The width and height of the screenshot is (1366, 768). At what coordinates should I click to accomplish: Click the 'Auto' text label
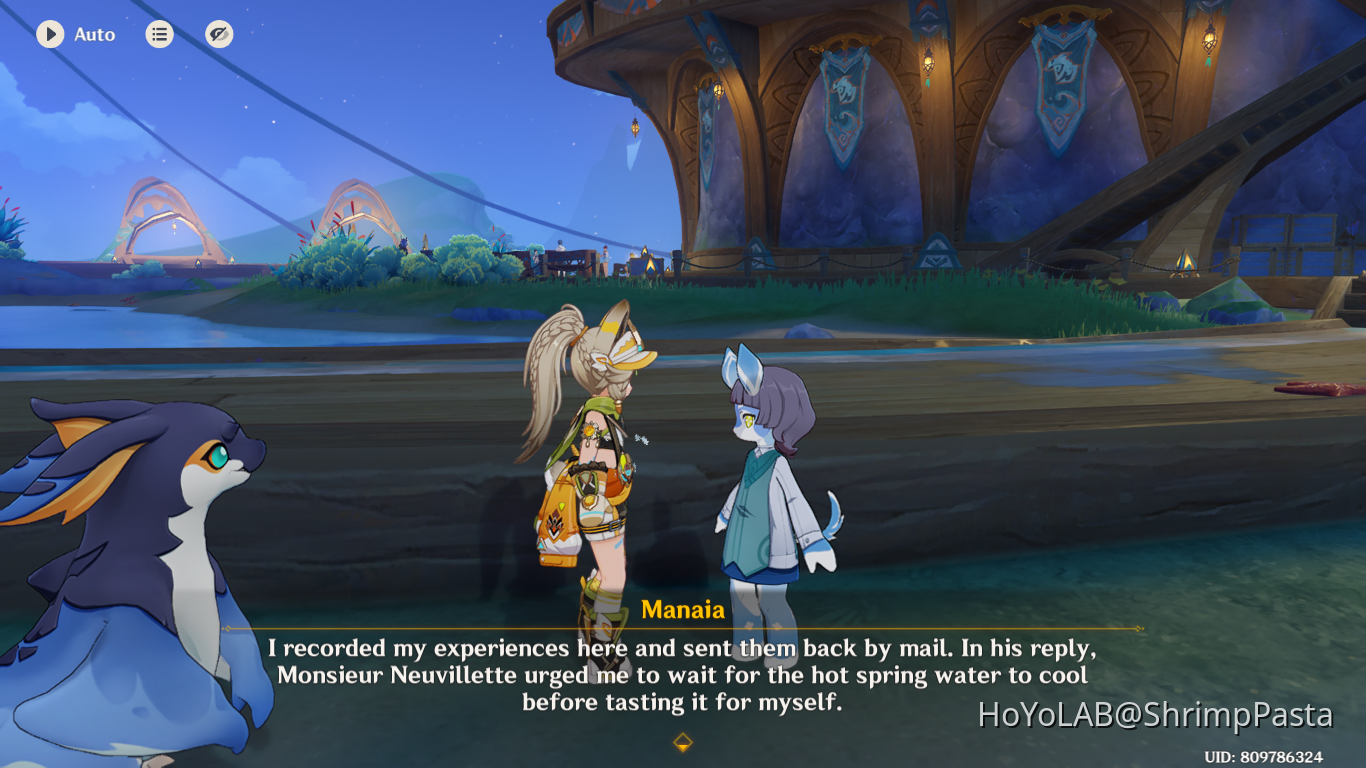pyautogui.click(x=95, y=34)
